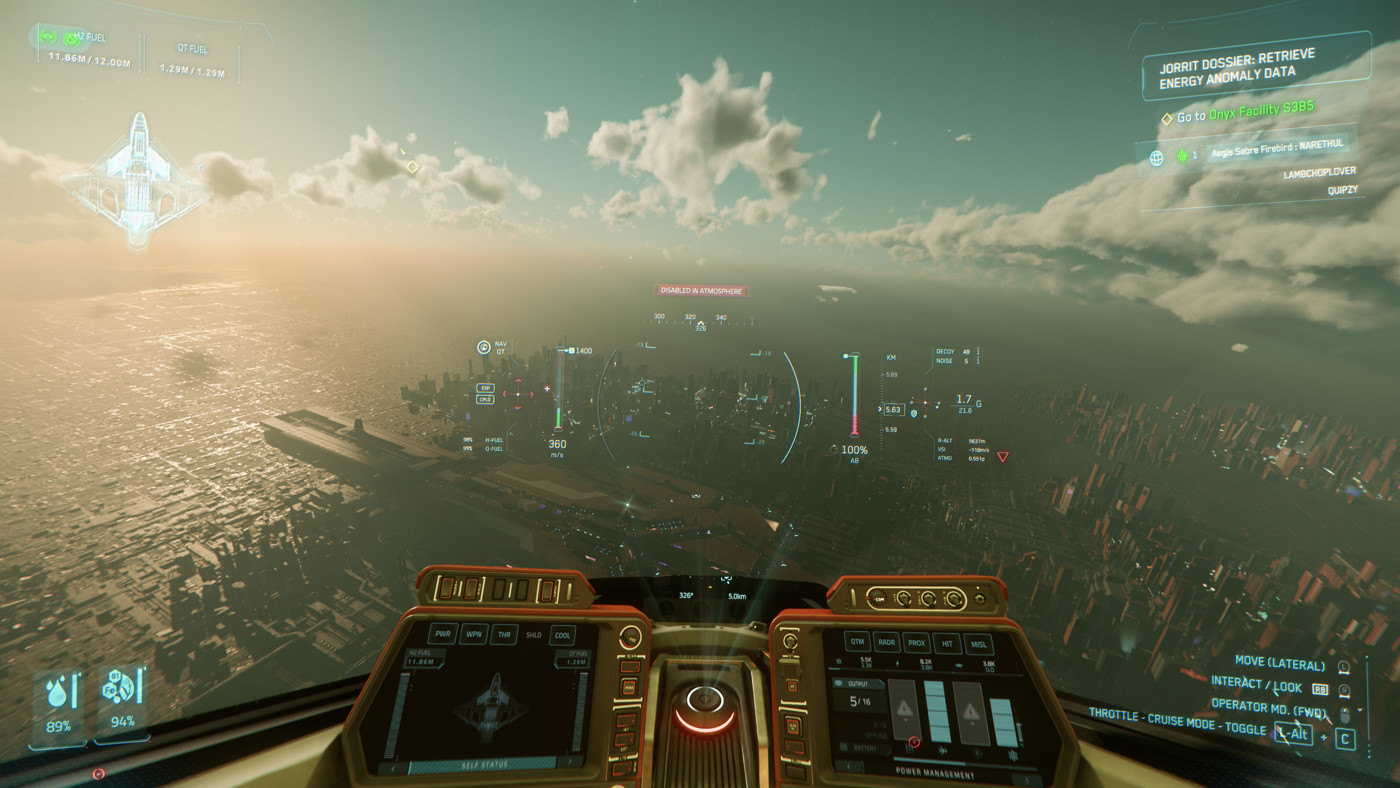Switch to the SHLD tab on the left MFD
Image resolution: width=1400 pixels, height=788 pixels.
[x=533, y=635]
